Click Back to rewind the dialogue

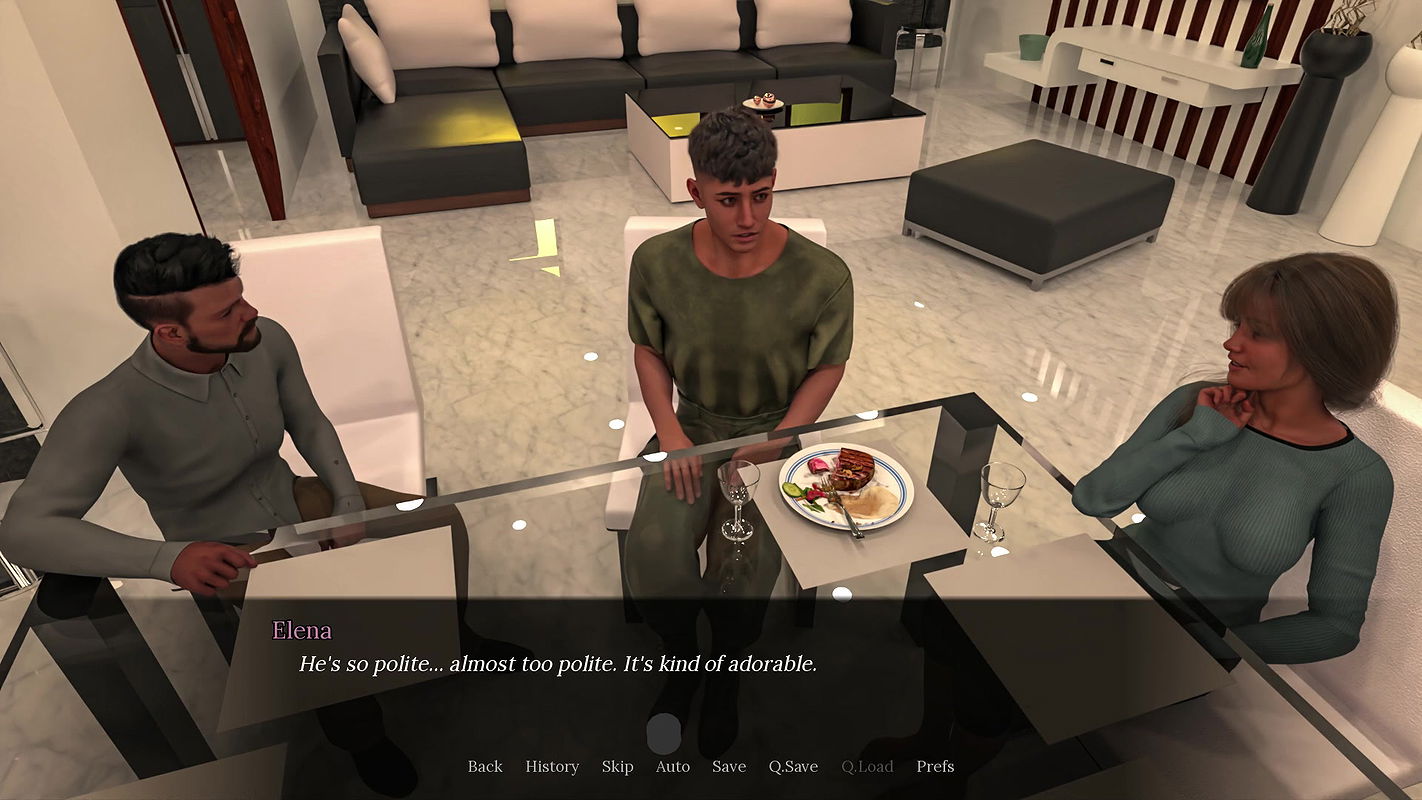click(484, 766)
